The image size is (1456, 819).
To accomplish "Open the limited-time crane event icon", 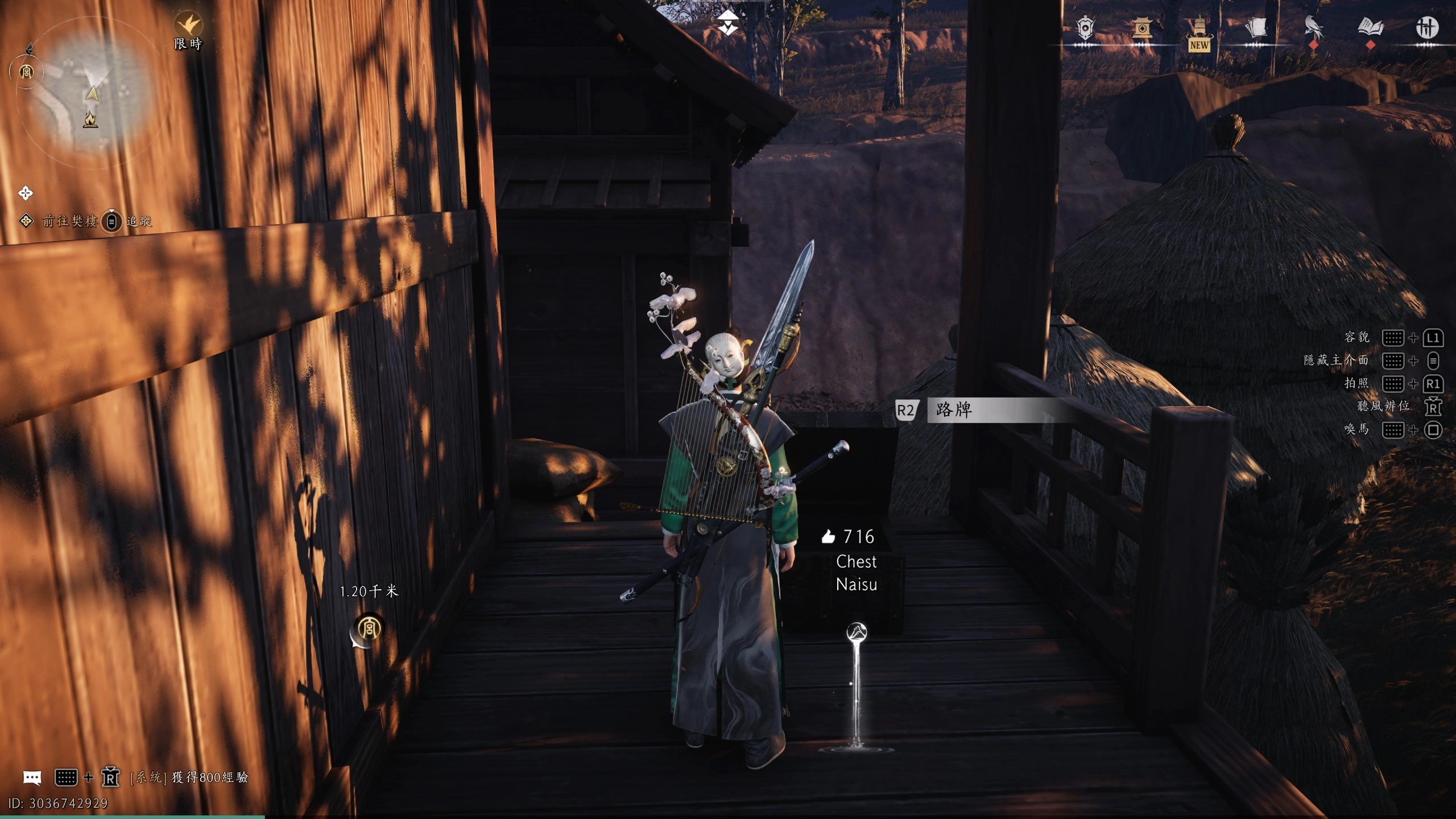I will (x=188, y=25).
